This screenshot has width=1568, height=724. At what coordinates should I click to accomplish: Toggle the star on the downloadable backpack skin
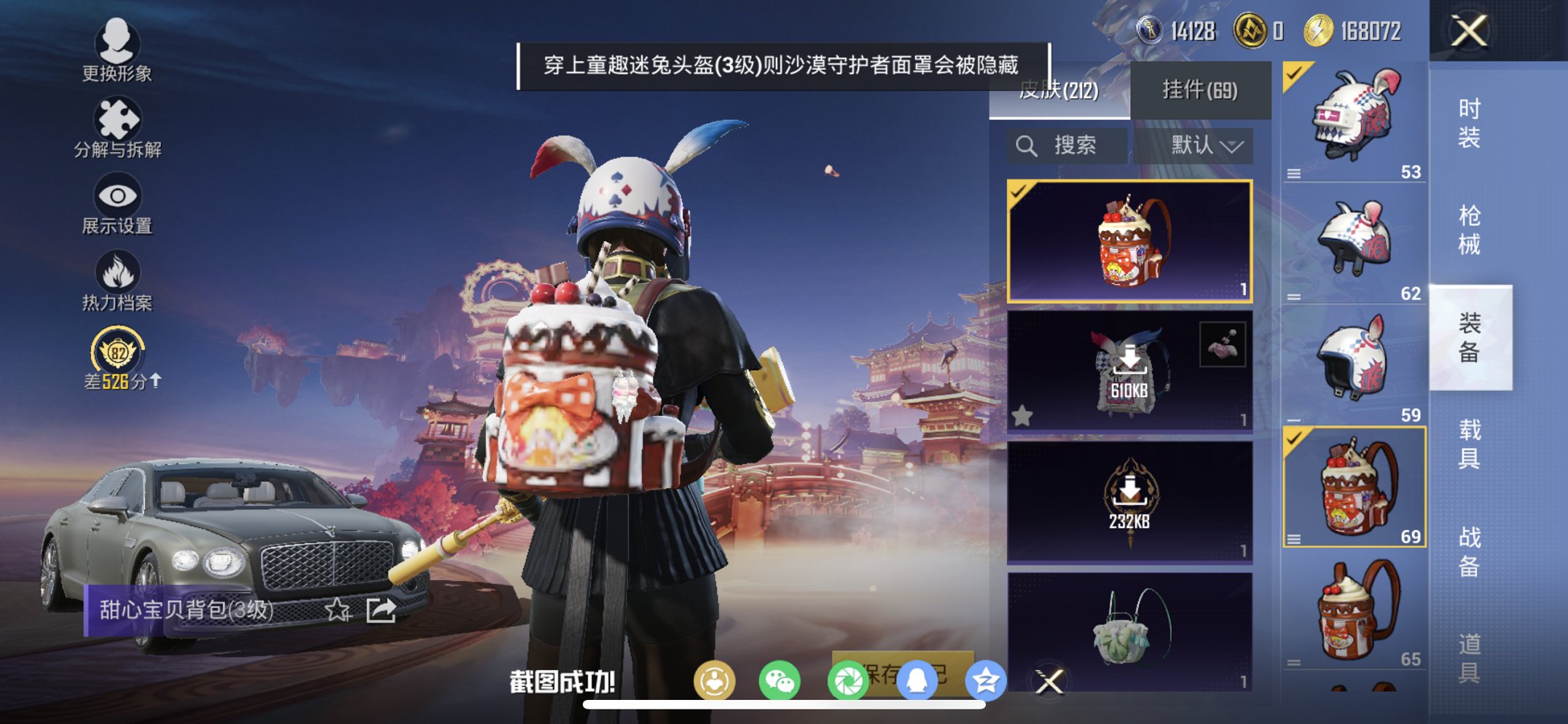coord(1023,416)
